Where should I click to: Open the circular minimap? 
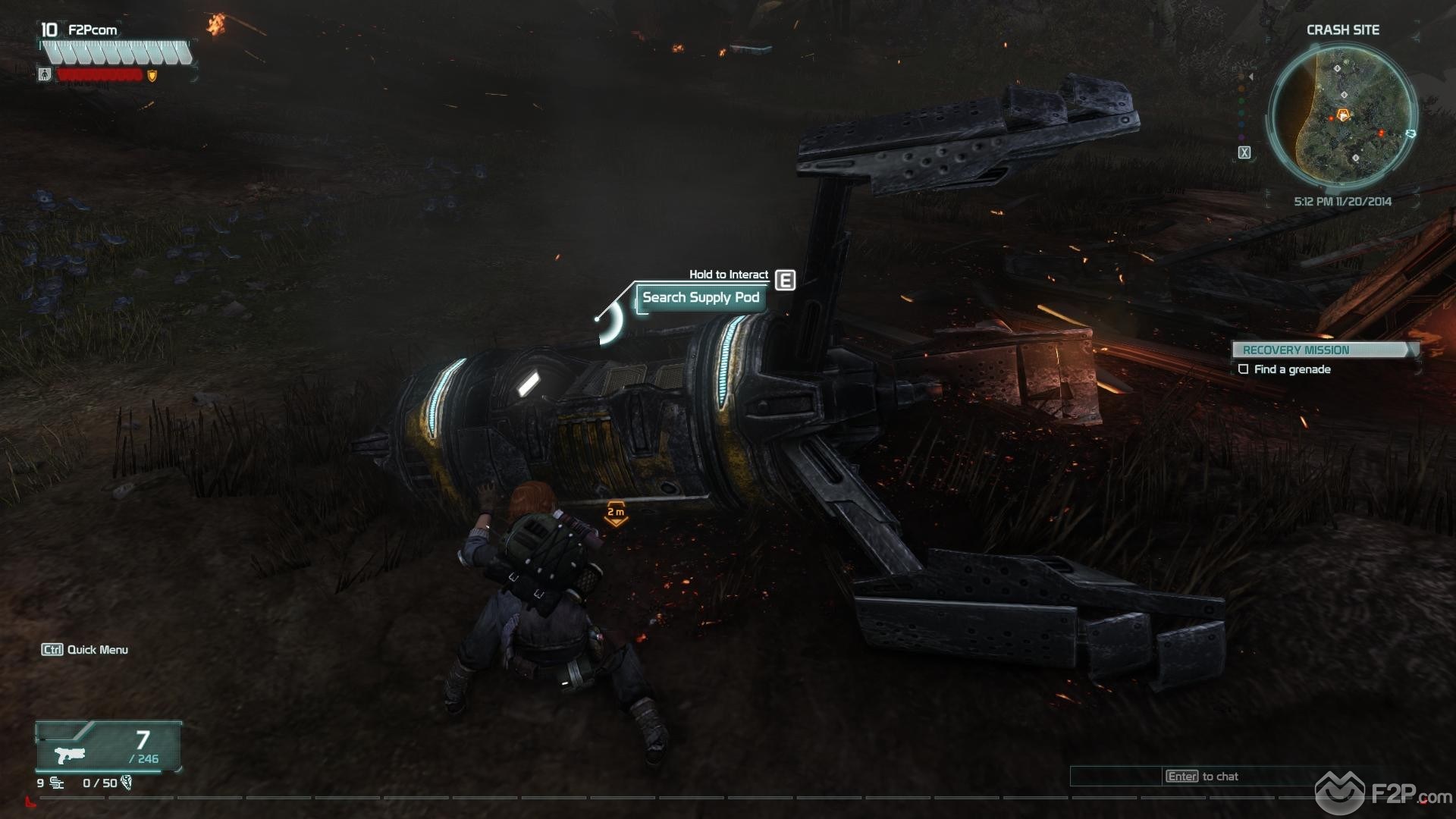pos(1341,114)
